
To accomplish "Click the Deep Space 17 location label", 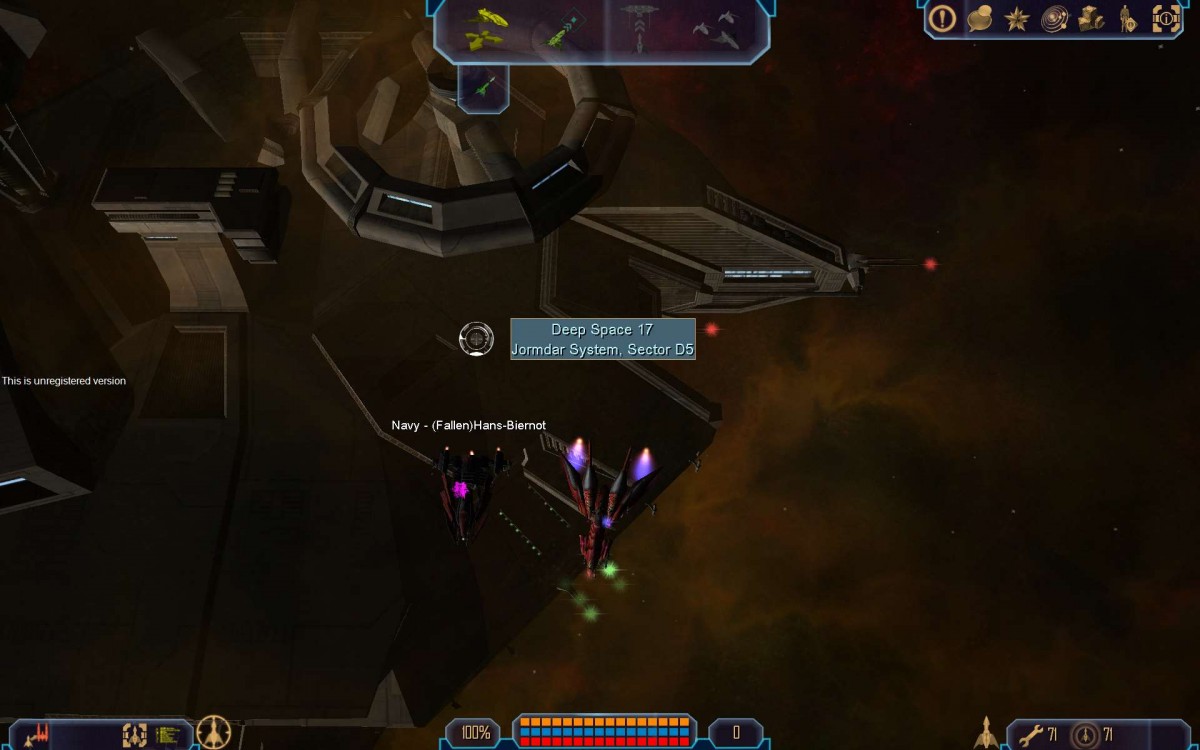I will tap(602, 339).
